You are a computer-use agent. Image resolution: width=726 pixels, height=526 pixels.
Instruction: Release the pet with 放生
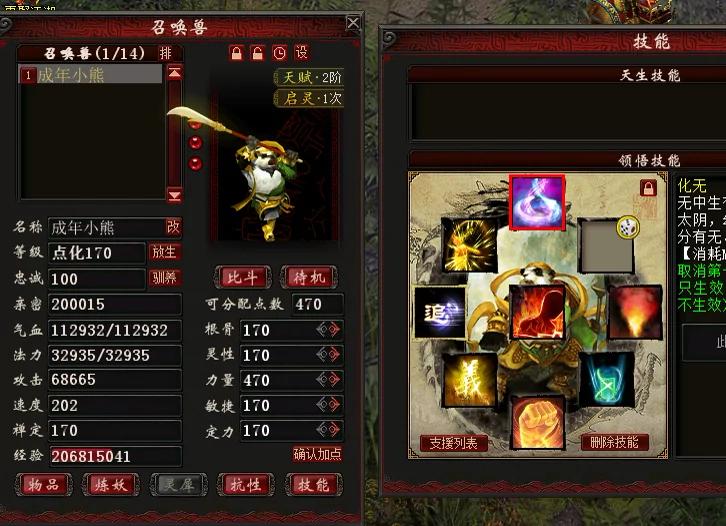point(164,253)
